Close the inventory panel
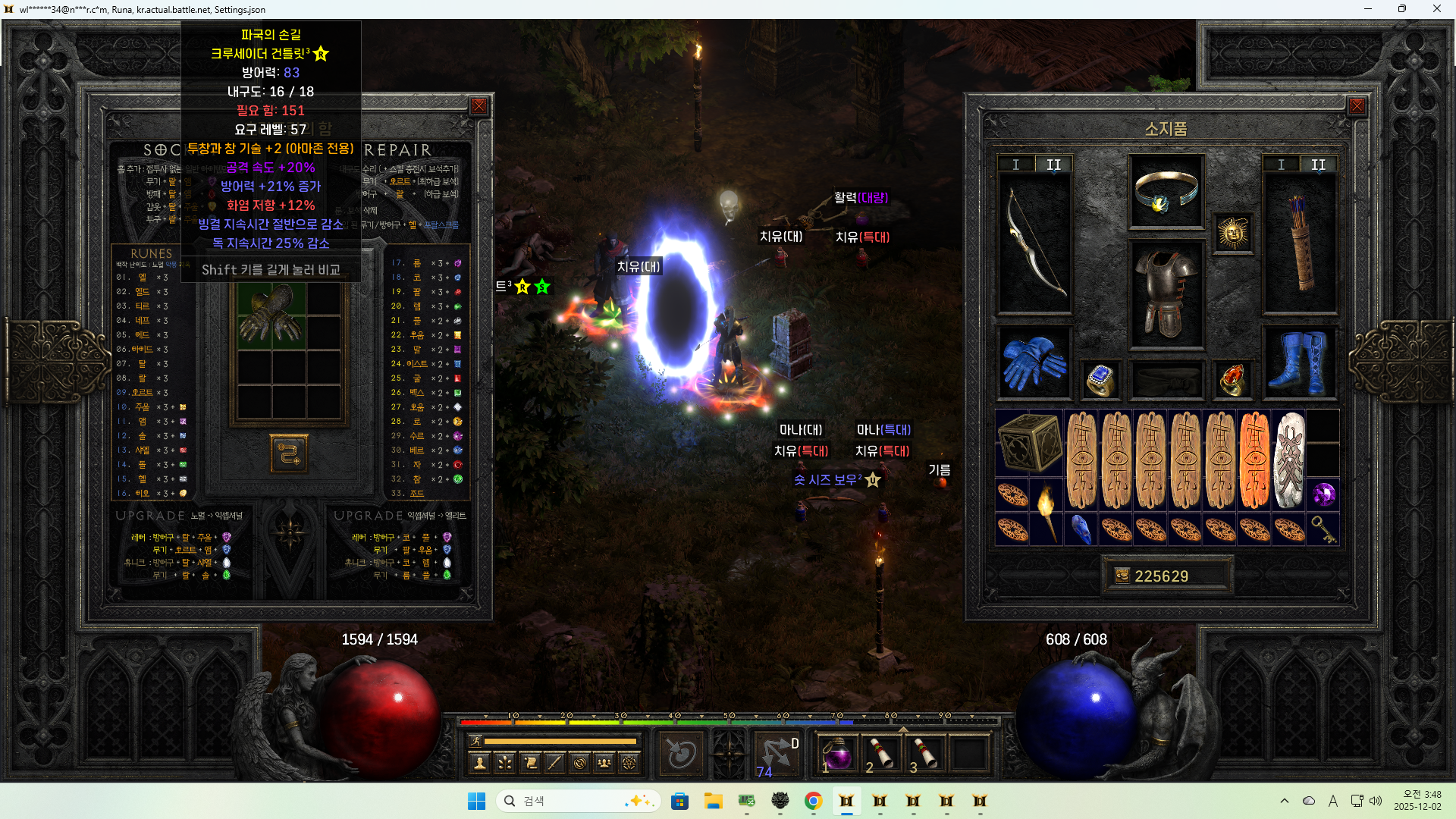Image resolution: width=1456 pixels, height=819 pixels. 1357,107
